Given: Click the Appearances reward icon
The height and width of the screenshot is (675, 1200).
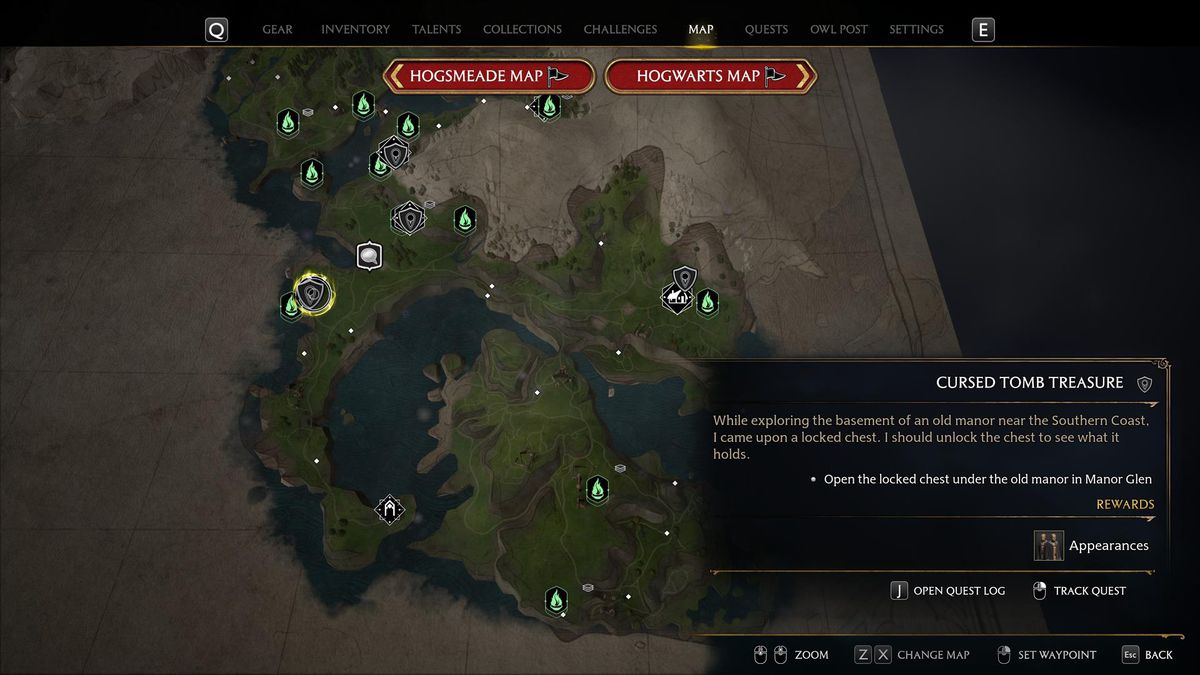Looking at the screenshot, I should 1049,545.
